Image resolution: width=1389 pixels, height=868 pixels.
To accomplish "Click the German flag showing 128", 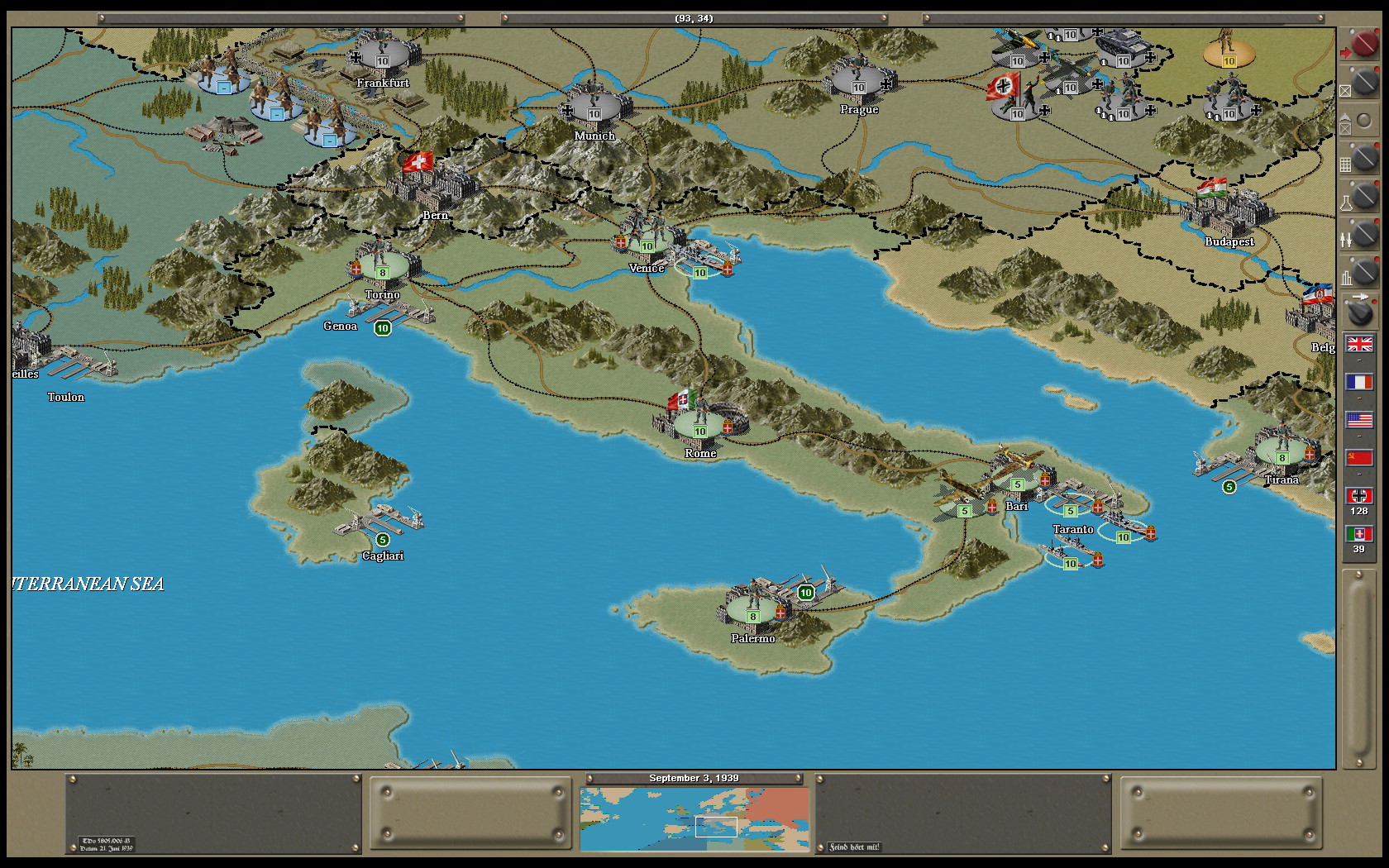I will 1359,495.
